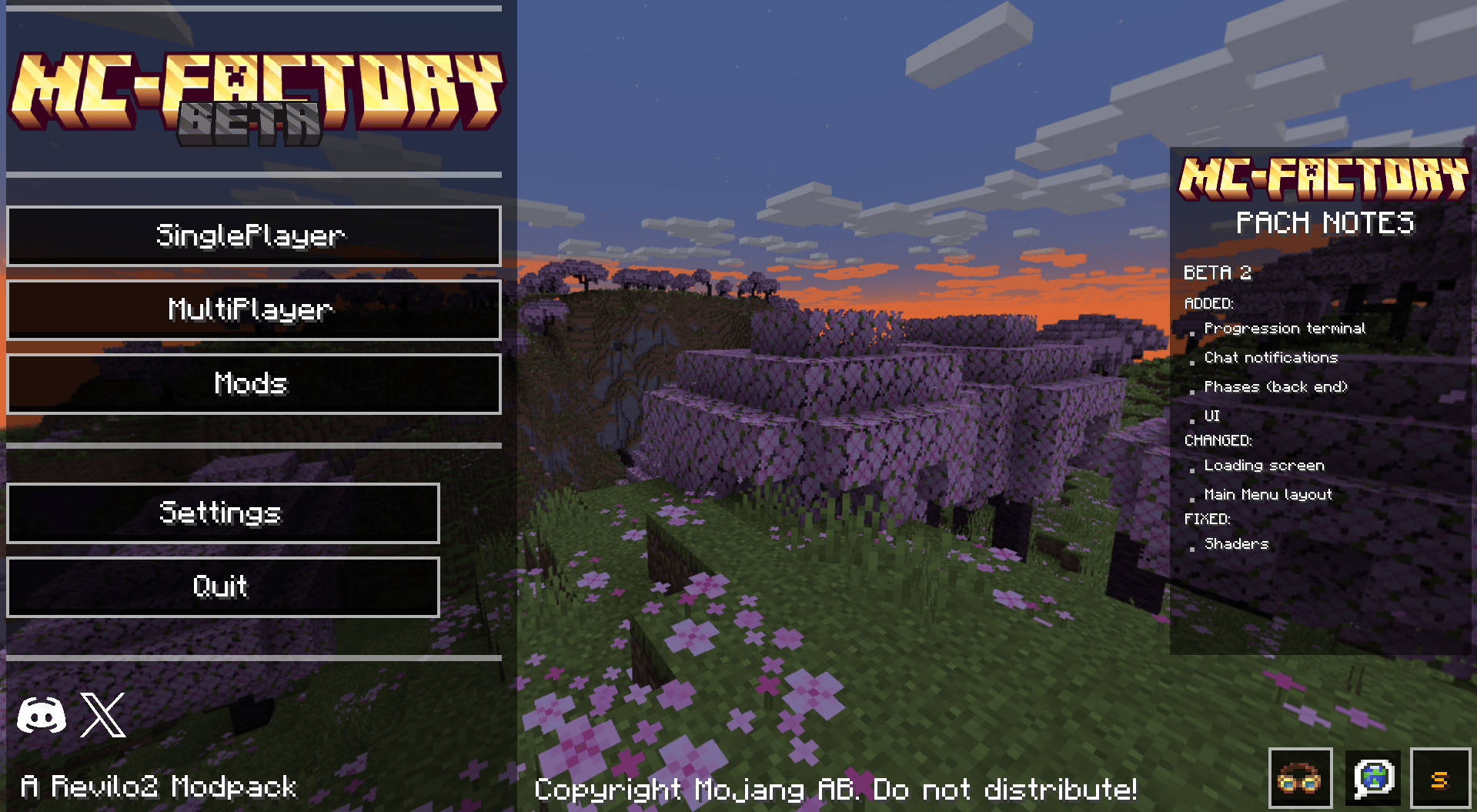The height and width of the screenshot is (812, 1477).
Task: Open the Settings menu
Action: [222, 513]
